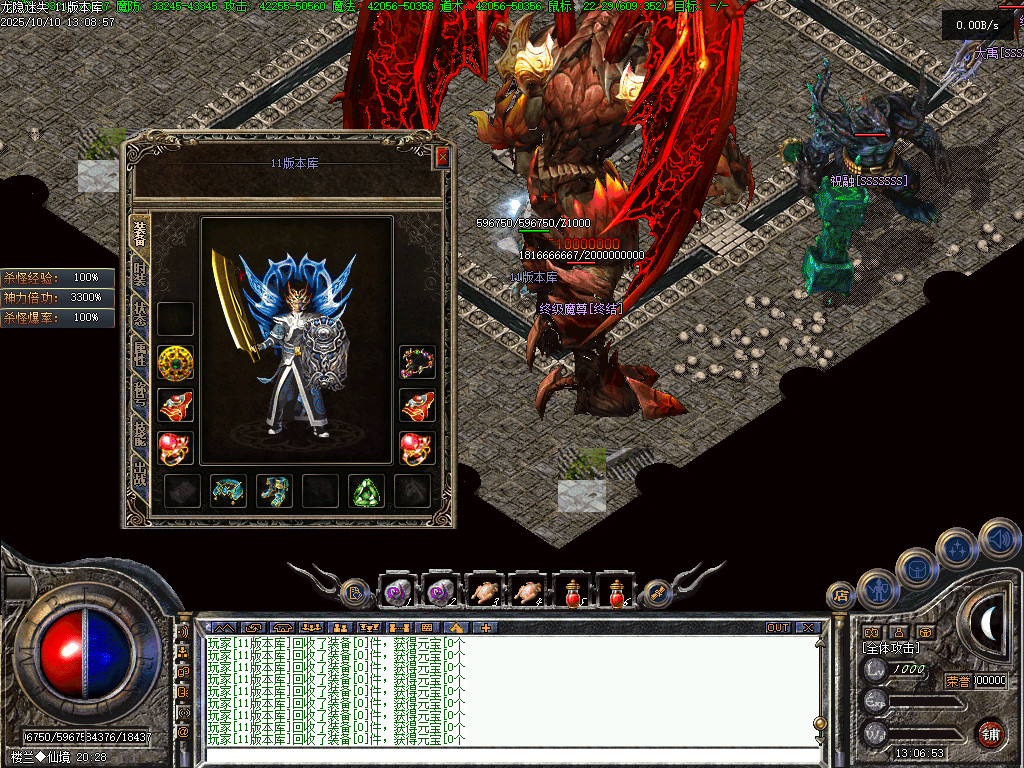The image size is (1024, 768).
Task: Open the 店 shop round button
Action: pos(840,596)
